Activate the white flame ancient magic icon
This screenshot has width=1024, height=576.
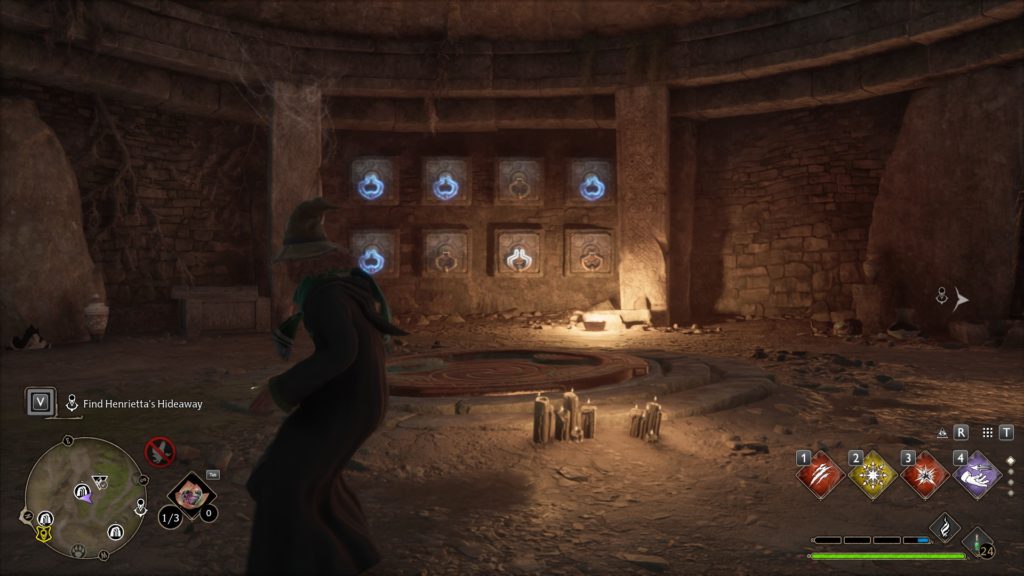click(x=945, y=528)
